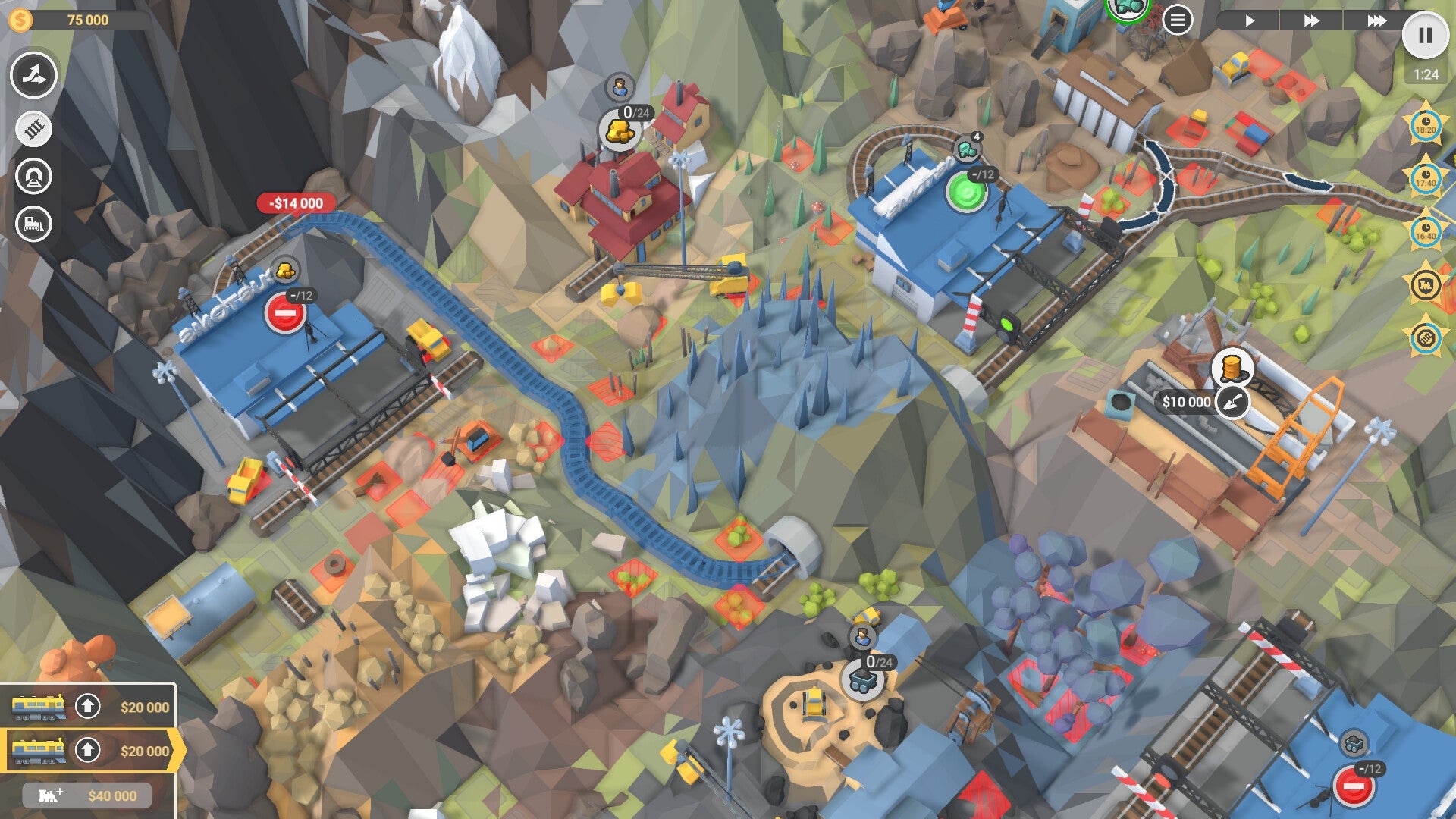The height and width of the screenshot is (819, 1456).
Task: Click the -$14 000 track cost label
Action: tap(295, 202)
